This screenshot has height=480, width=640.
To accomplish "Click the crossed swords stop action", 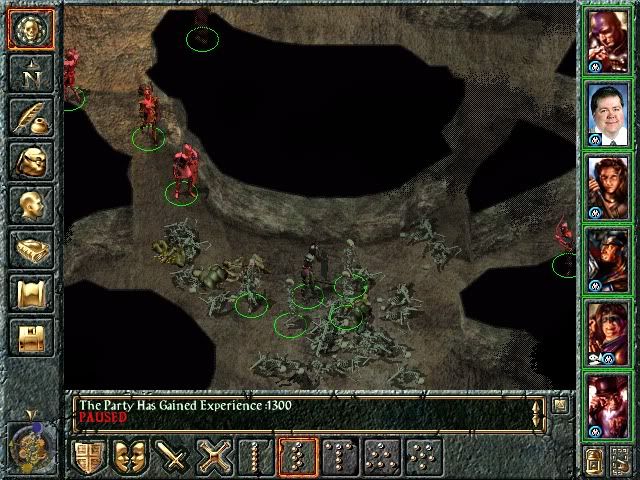I will coord(213,458).
